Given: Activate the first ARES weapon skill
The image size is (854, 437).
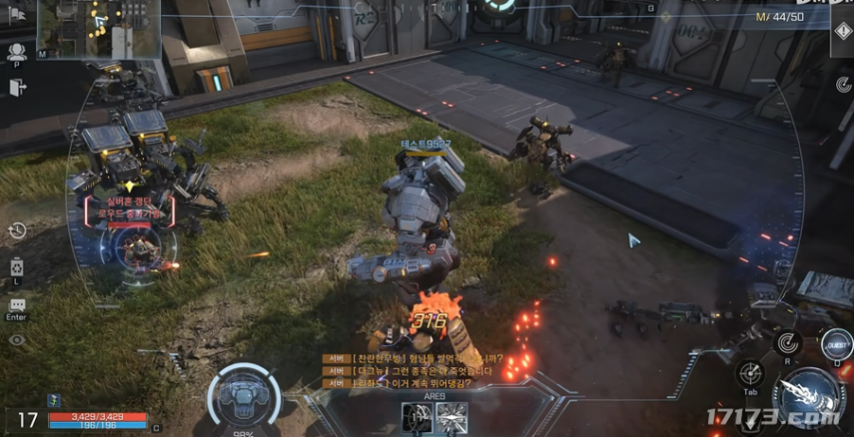Looking at the screenshot, I should coord(416,416).
